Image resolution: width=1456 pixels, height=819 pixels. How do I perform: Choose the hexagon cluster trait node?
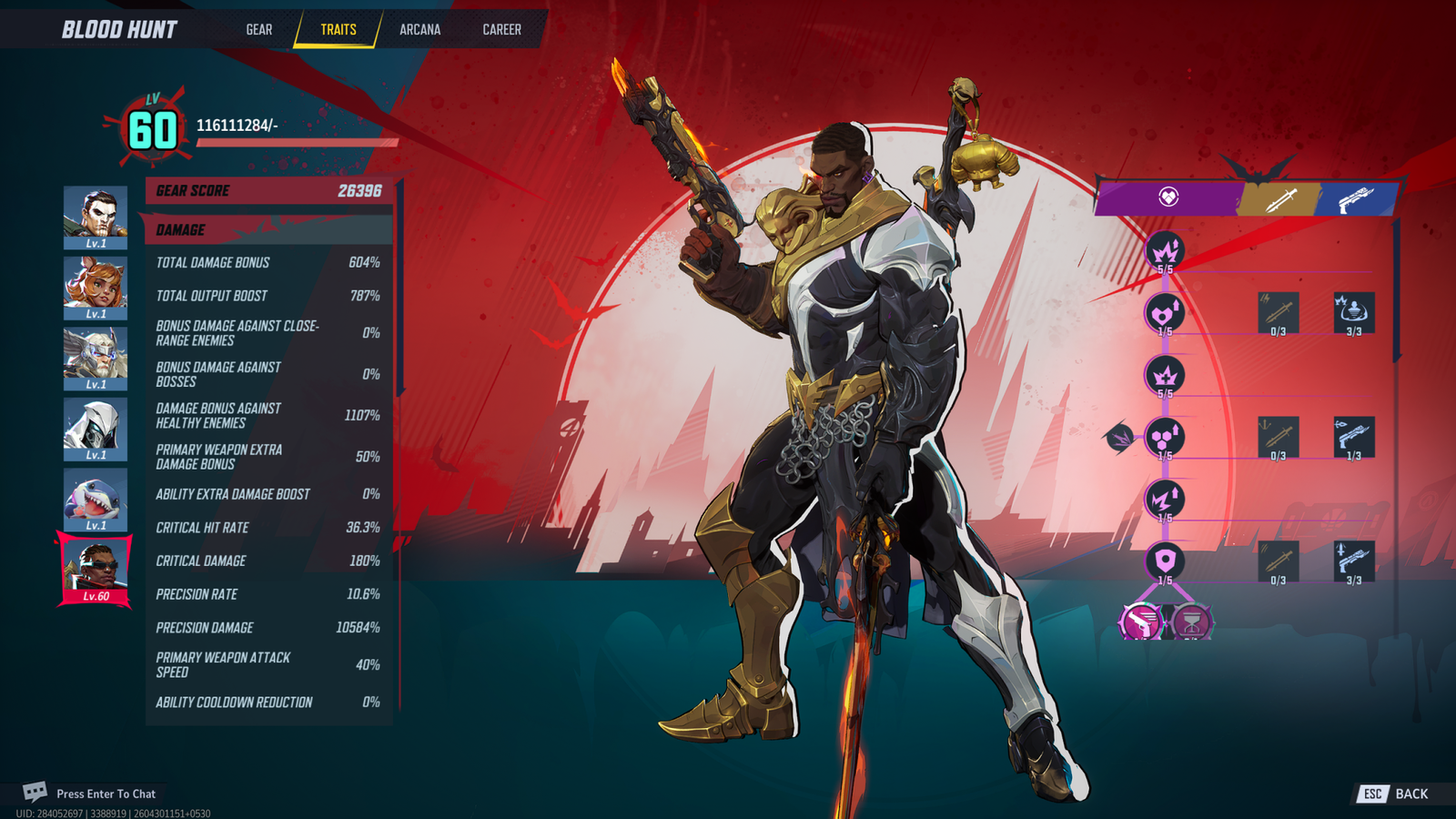(x=1165, y=437)
